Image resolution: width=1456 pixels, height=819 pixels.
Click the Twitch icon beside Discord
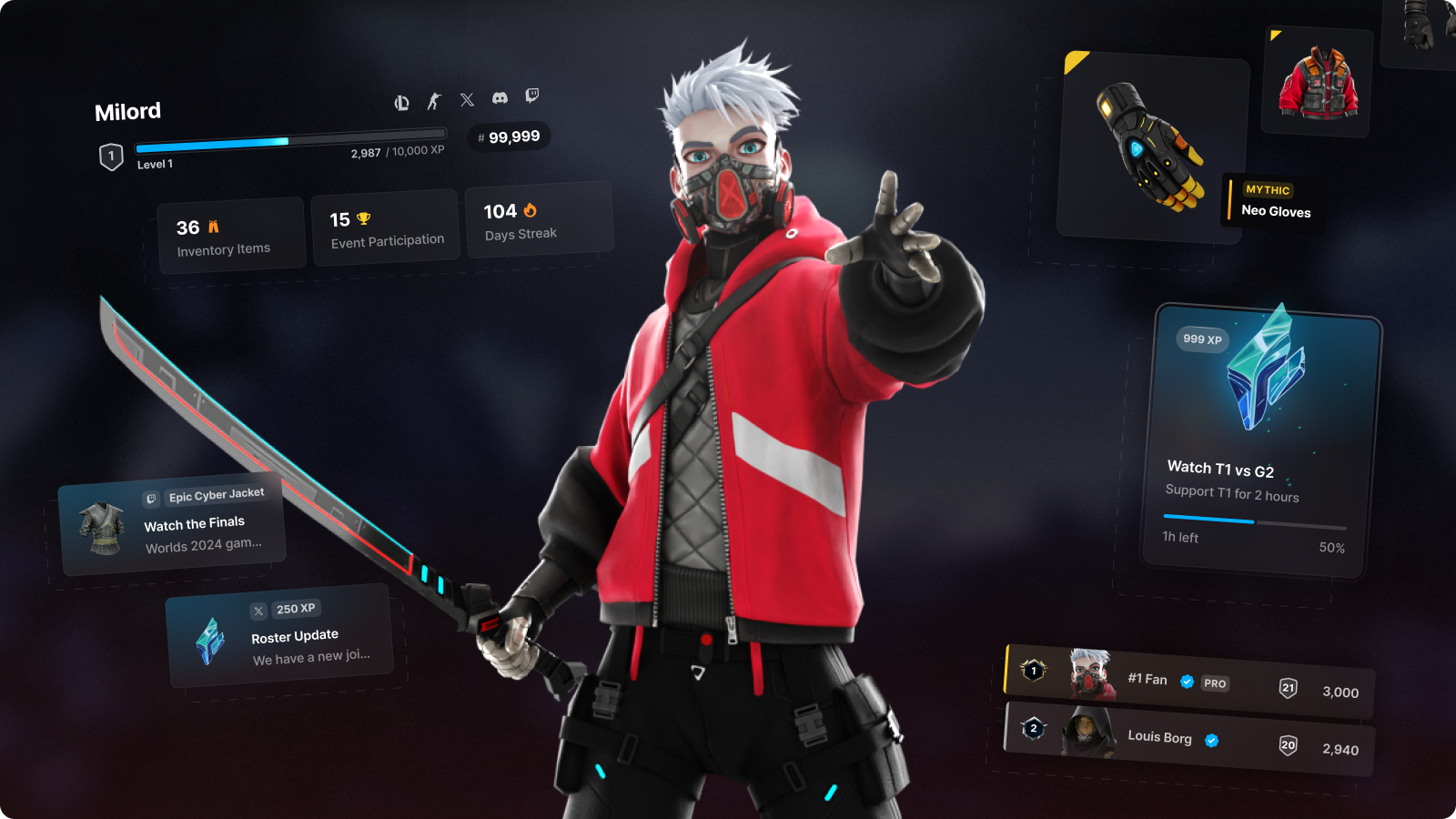point(532,95)
